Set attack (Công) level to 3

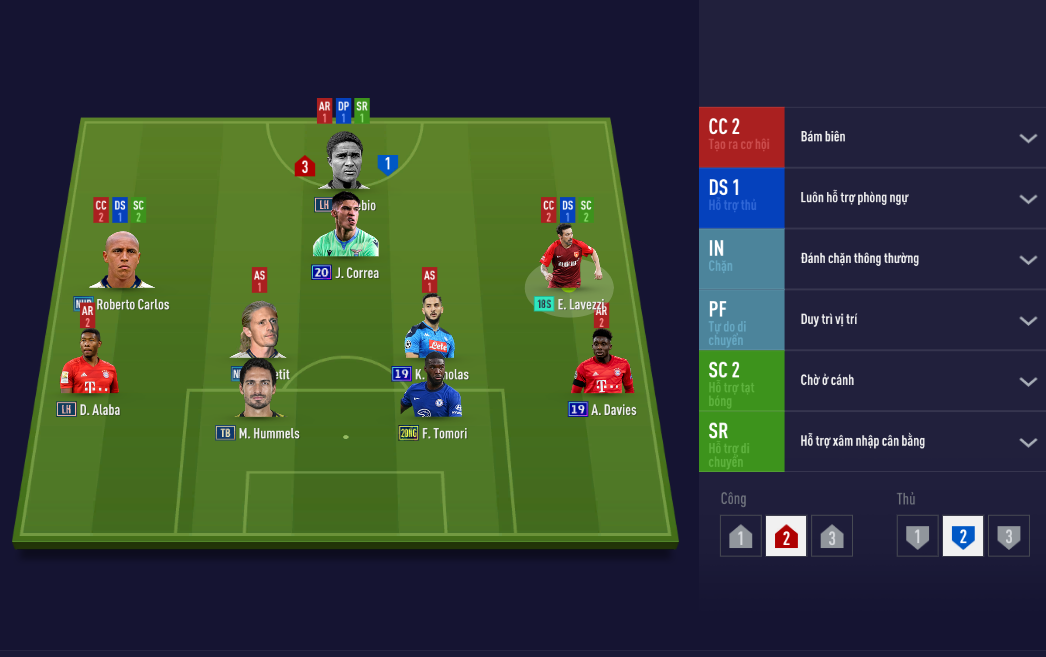[x=831, y=537]
